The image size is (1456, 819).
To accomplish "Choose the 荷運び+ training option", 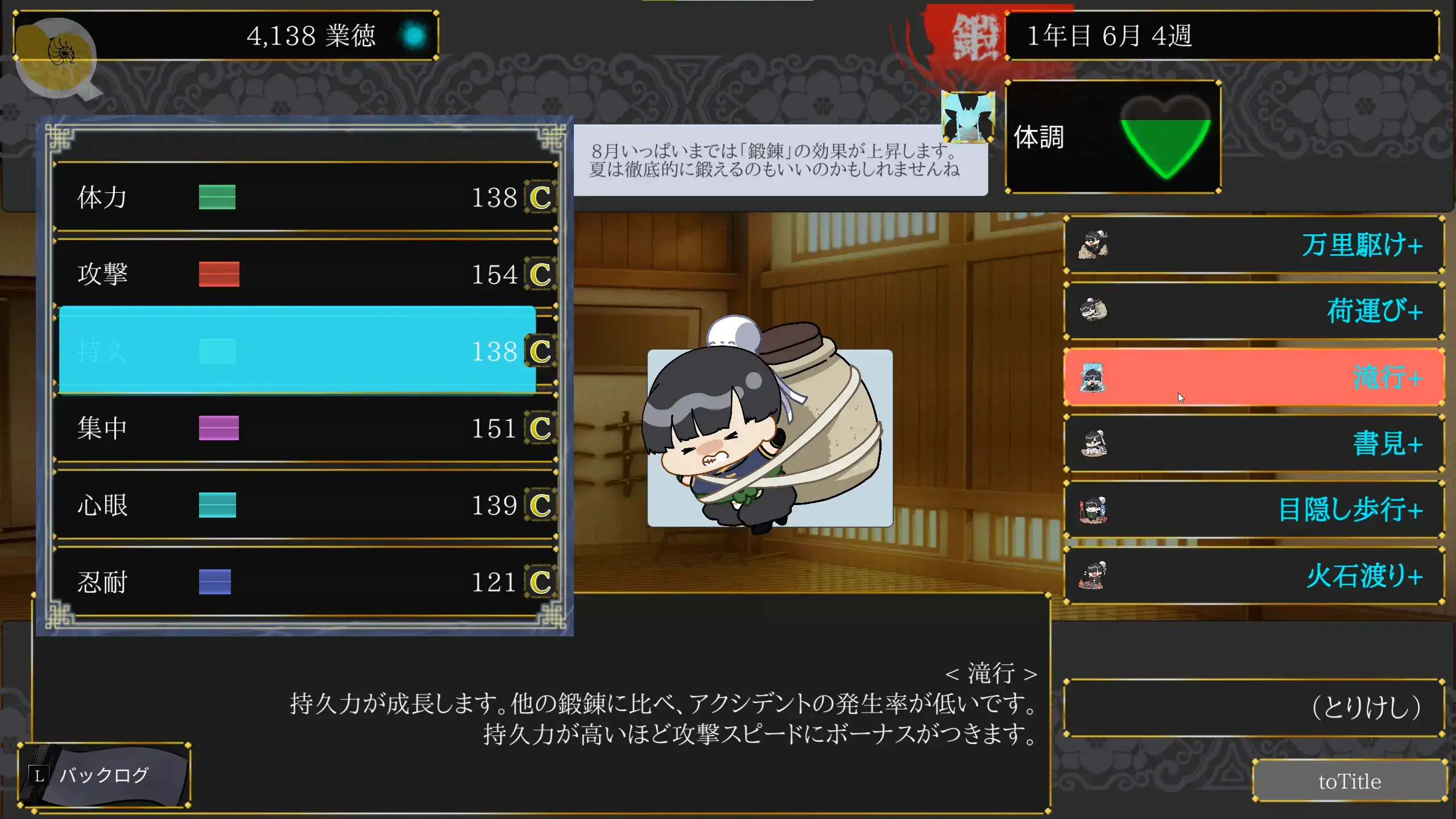I will (1254, 311).
